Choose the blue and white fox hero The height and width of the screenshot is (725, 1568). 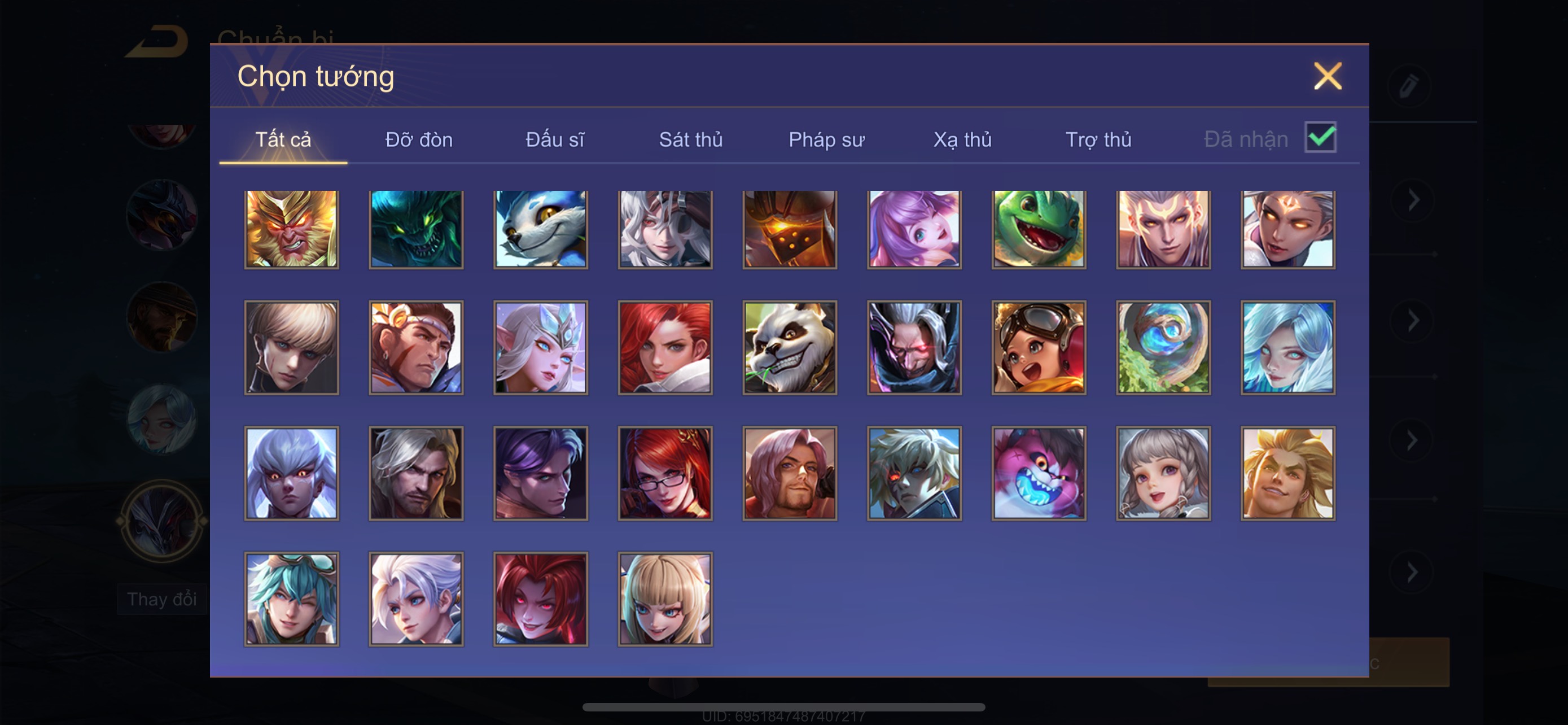tap(541, 229)
